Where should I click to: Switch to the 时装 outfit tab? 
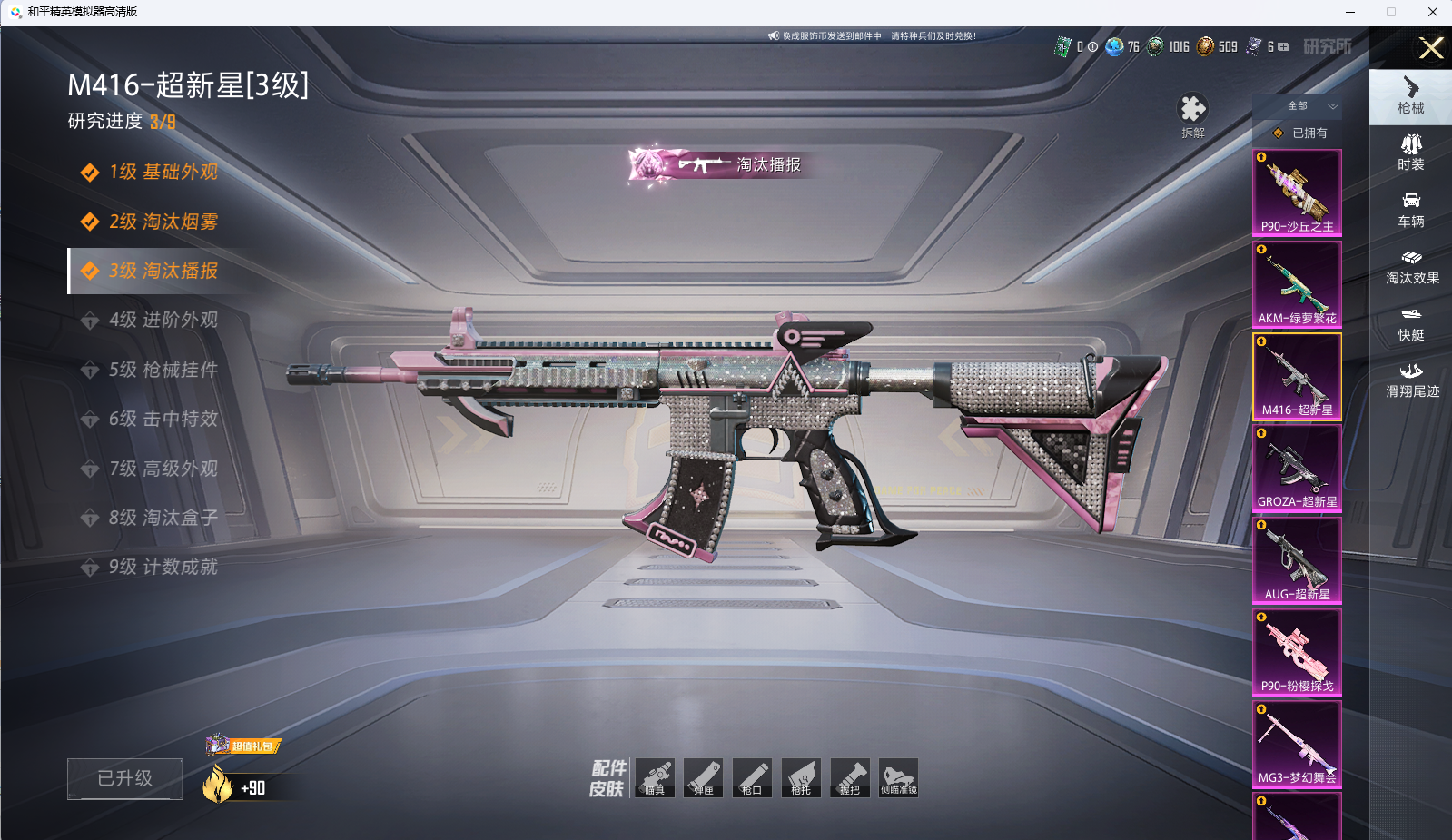point(1410,152)
